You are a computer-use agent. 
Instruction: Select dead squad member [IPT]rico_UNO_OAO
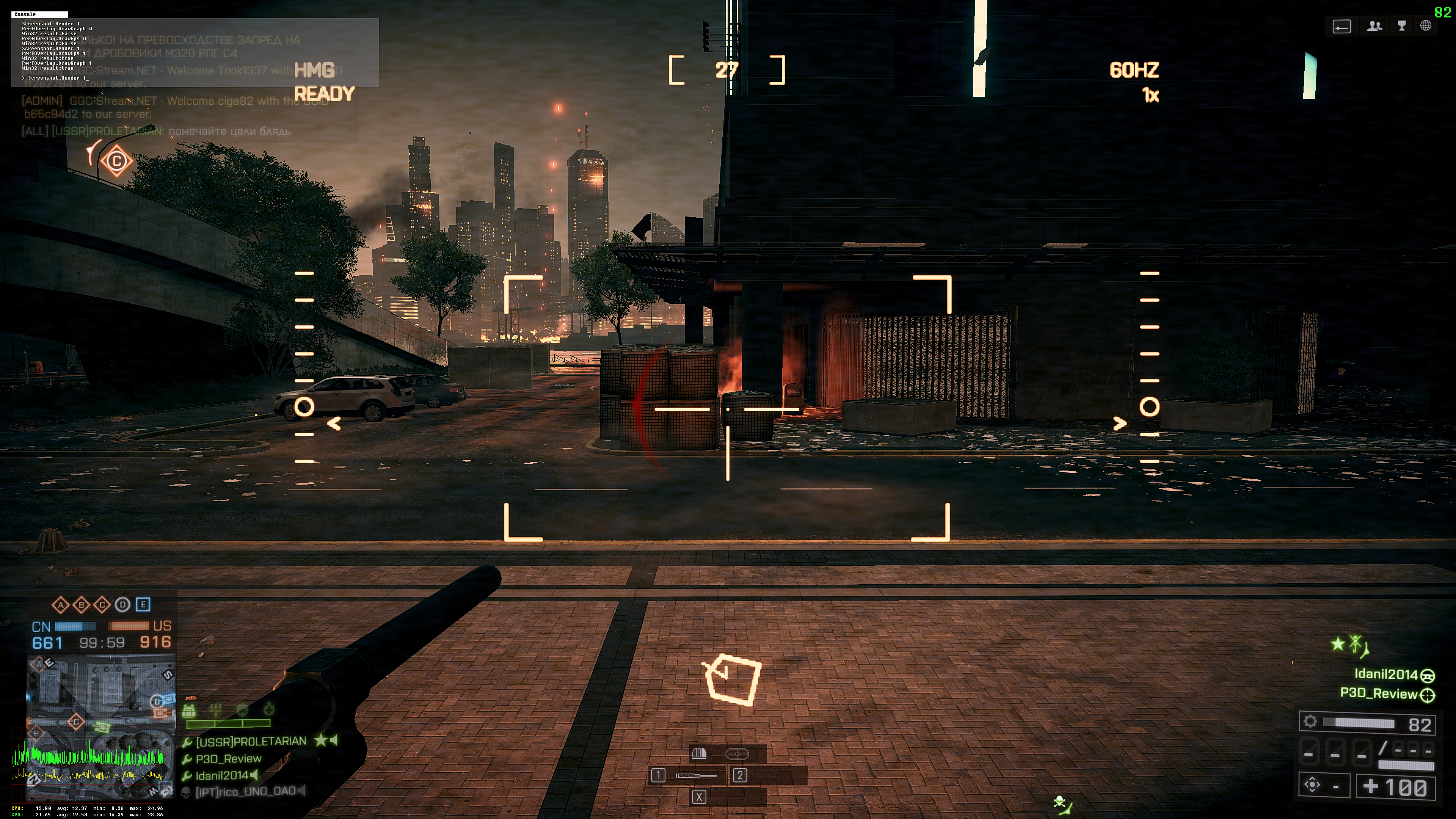[x=245, y=792]
